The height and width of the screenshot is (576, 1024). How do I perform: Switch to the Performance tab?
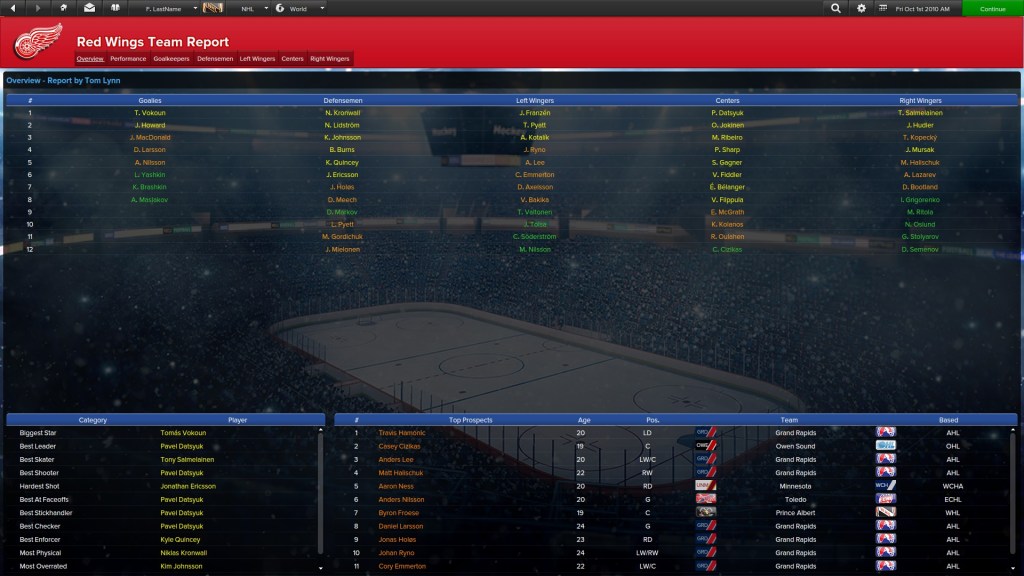click(128, 59)
